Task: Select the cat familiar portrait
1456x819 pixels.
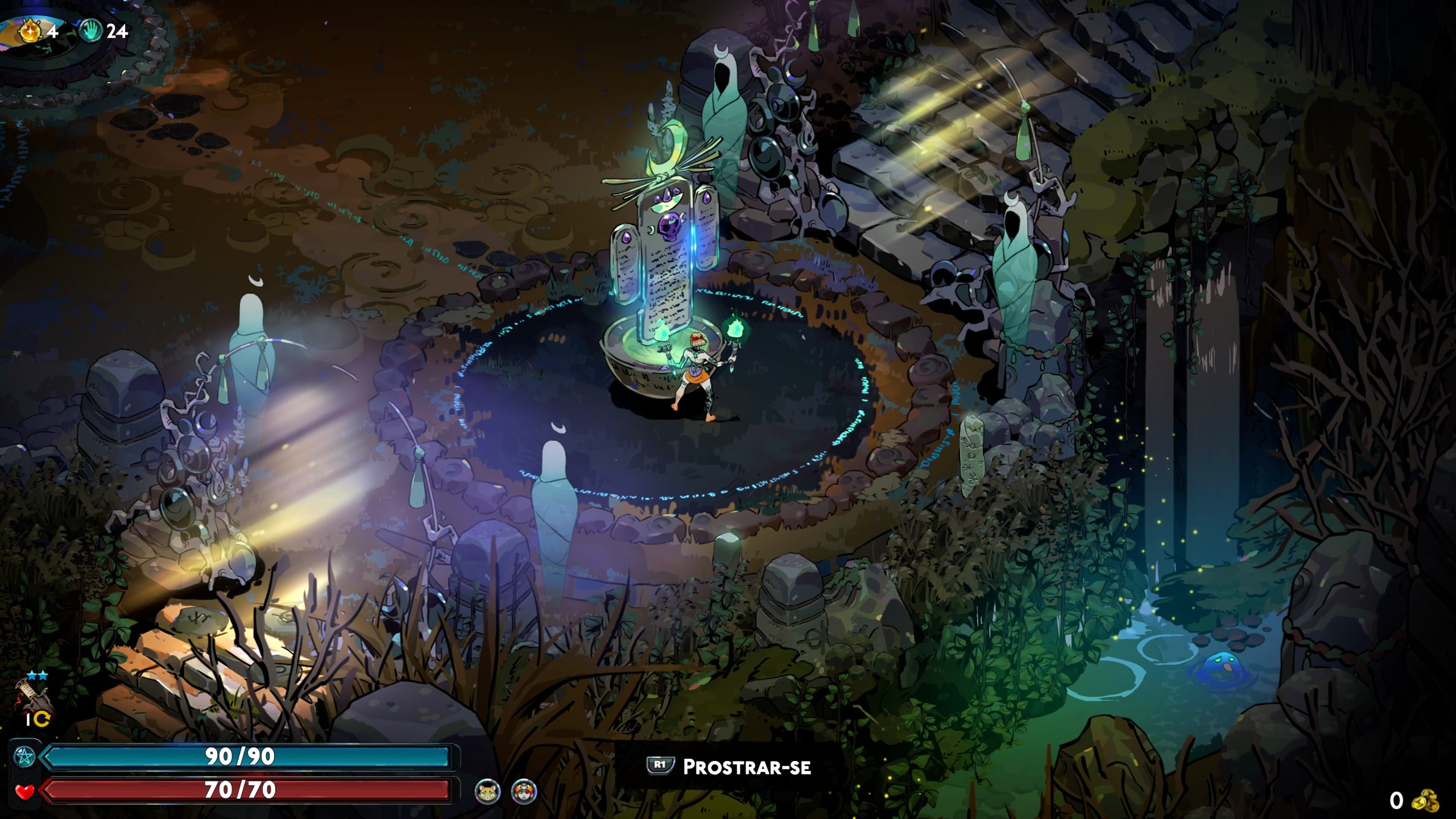Action: [x=488, y=791]
